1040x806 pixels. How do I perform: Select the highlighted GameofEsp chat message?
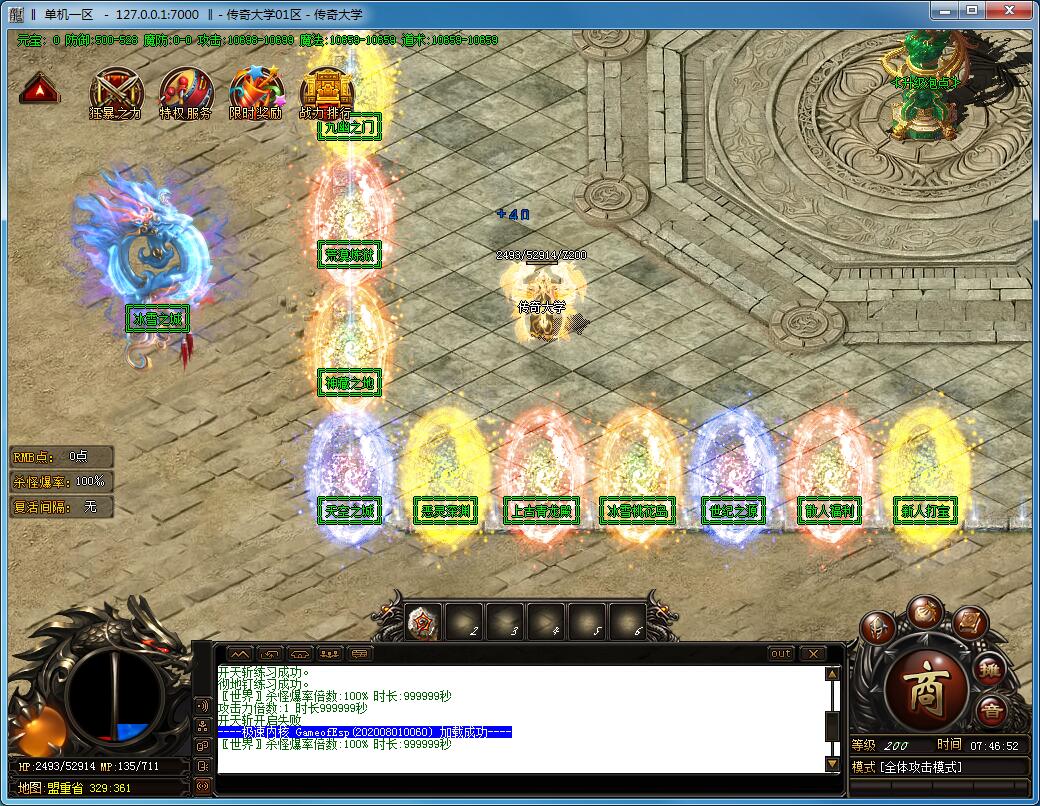coord(365,732)
